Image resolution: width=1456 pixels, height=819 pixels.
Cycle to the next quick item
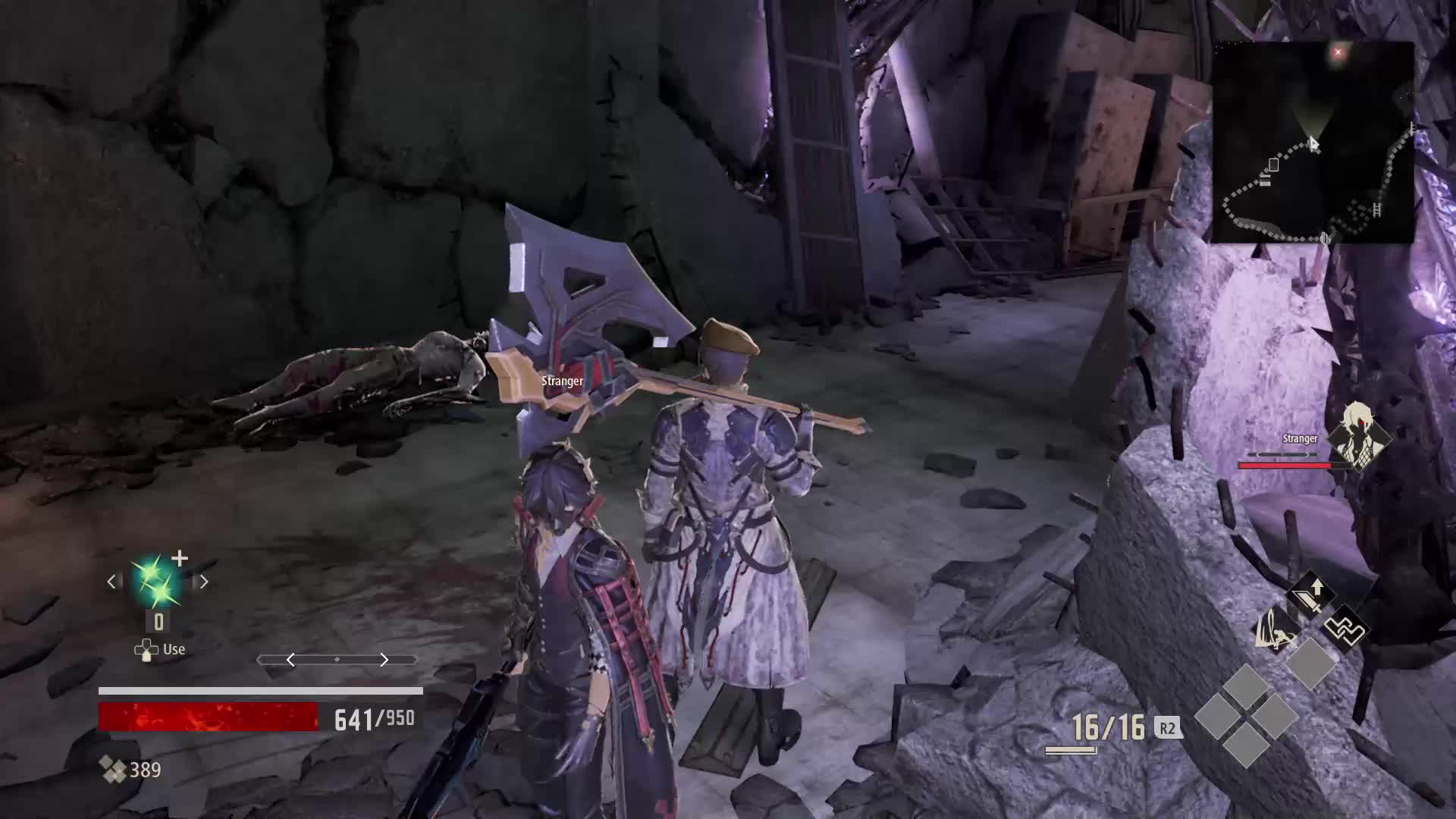[203, 582]
